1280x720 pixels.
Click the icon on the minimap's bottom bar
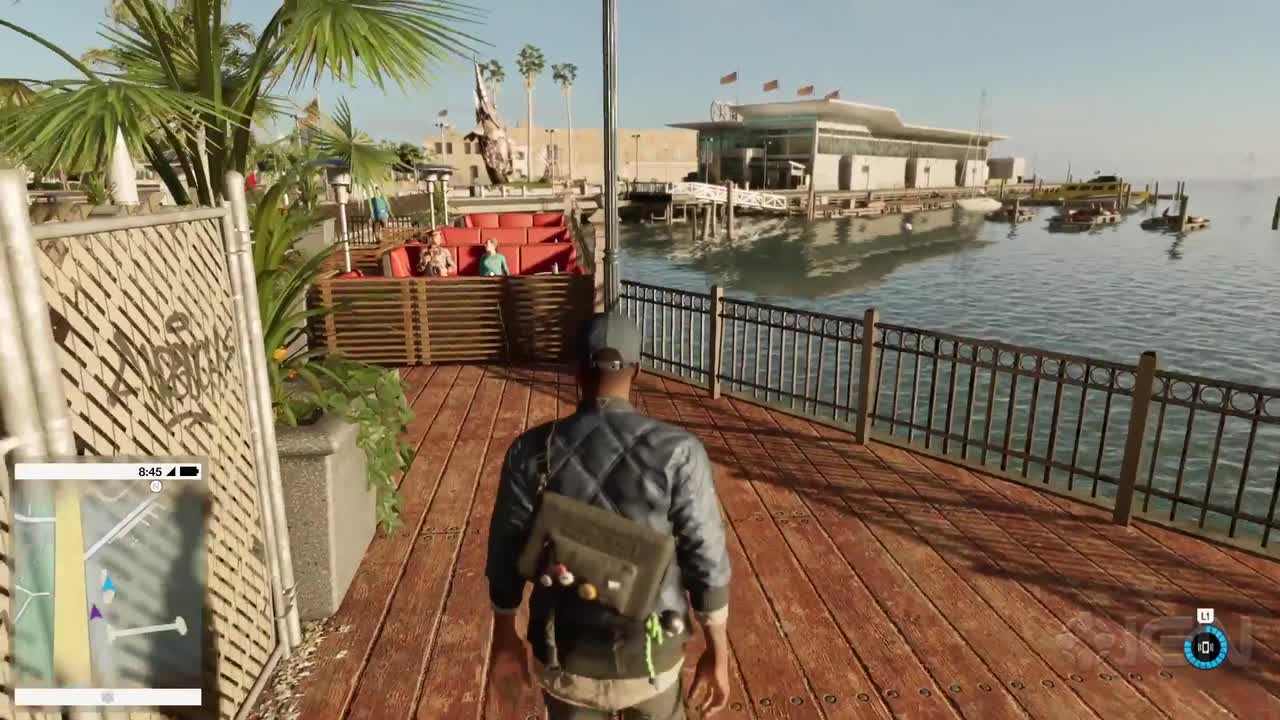point(106,696)
